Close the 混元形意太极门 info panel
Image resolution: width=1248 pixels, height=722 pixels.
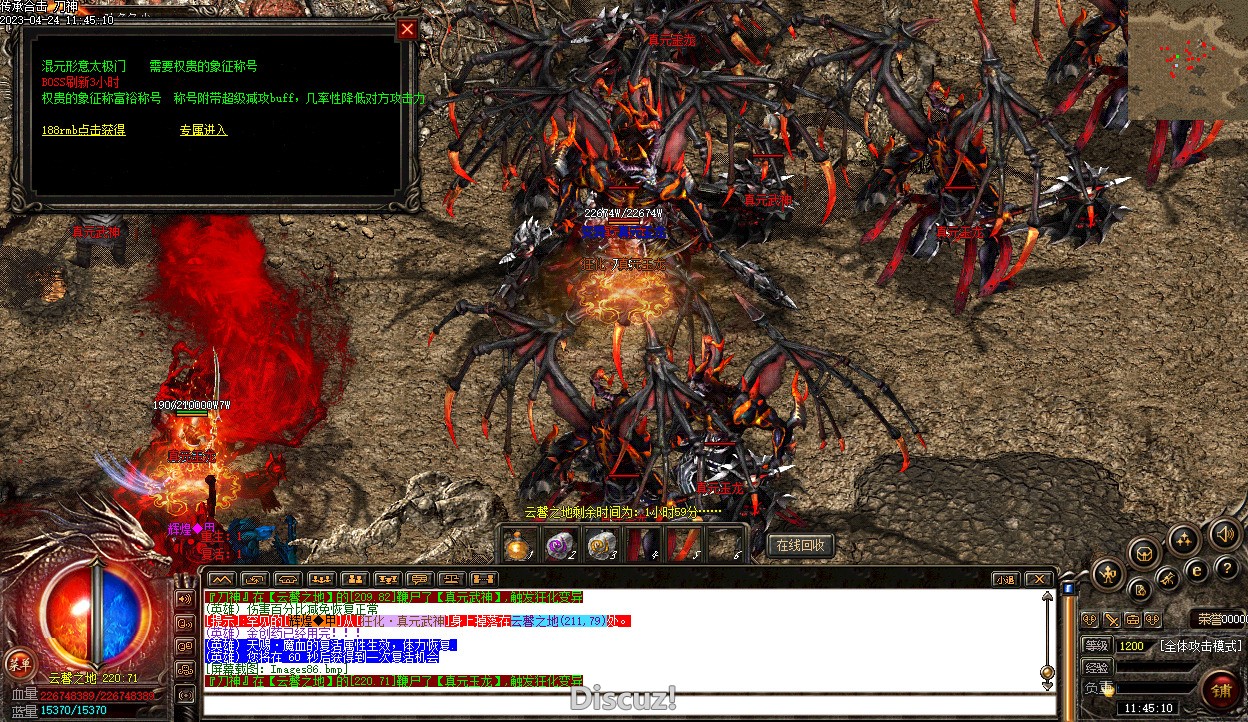coord(406,30)
